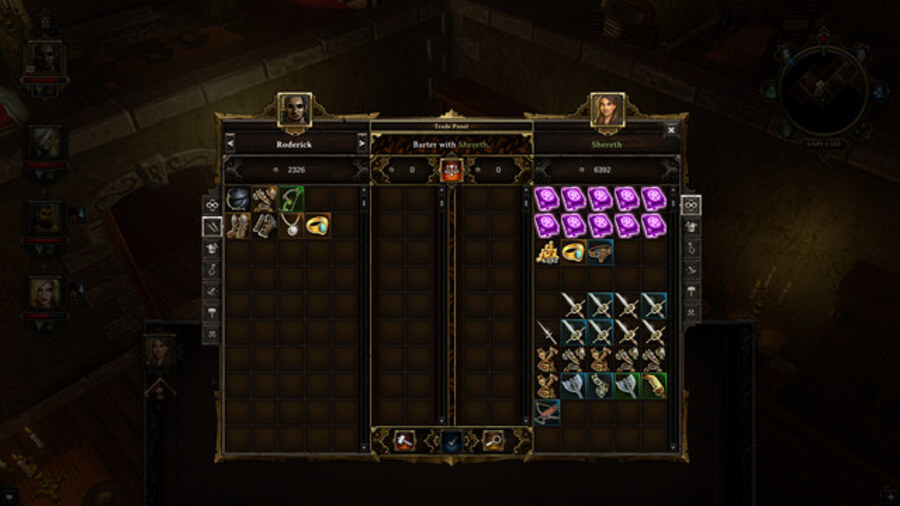
Task: Switch Roderick's inventory to the weapons filter tab
Action: 211,227
